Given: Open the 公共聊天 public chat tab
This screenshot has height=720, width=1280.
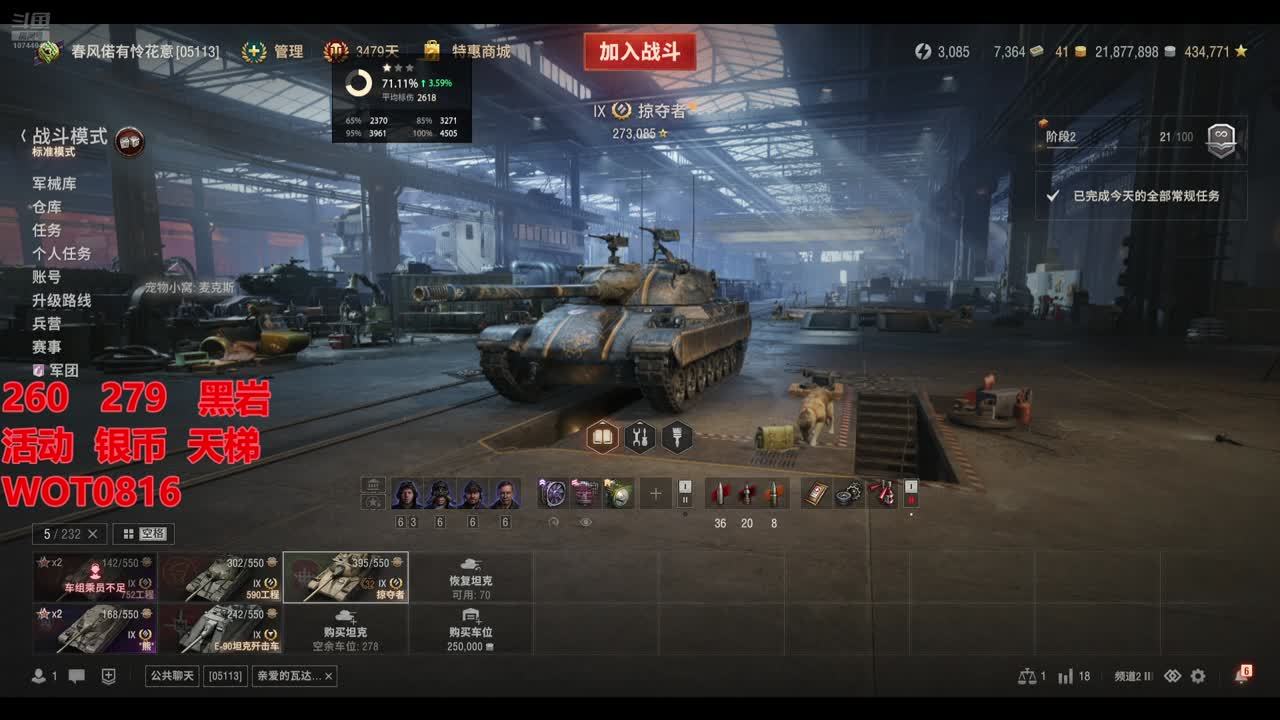Looking at the screenshot, I should click(172, 676).
